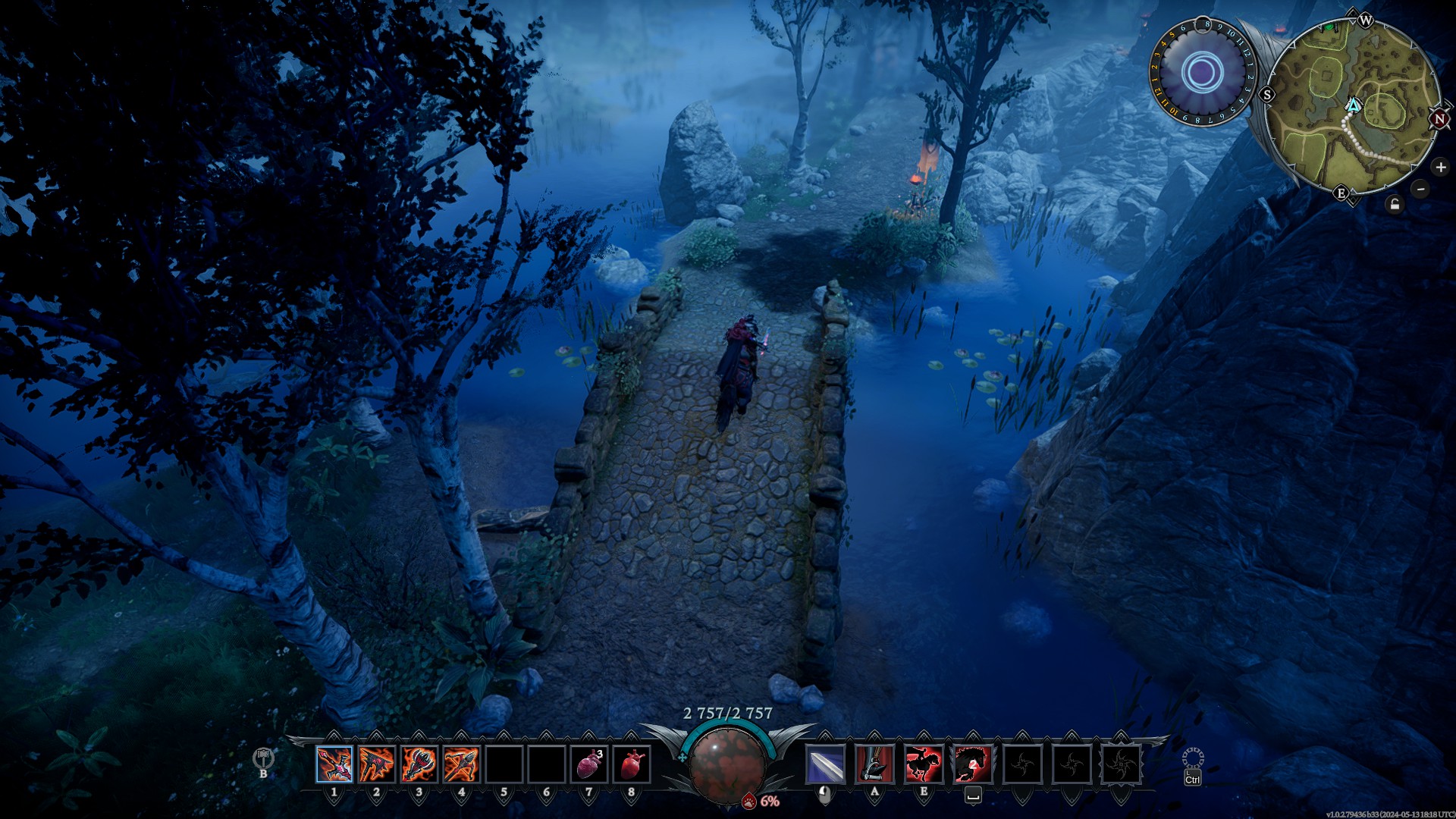The height and width of the screenshot is (819, 1456).
Task: Activate the horseback rider ability
Action: pos(924,764)
